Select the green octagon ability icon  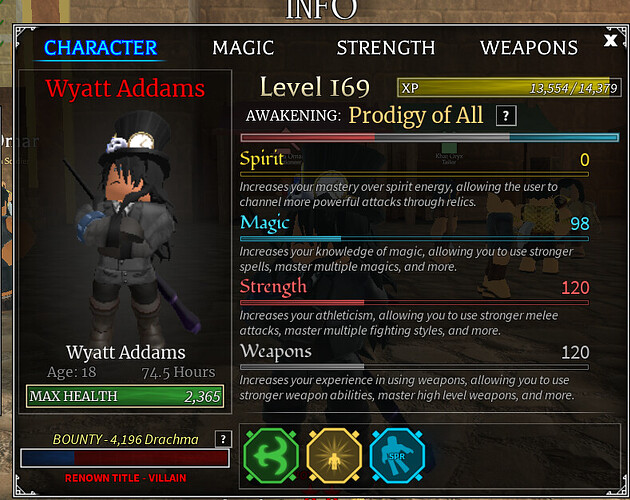point(271,458)
